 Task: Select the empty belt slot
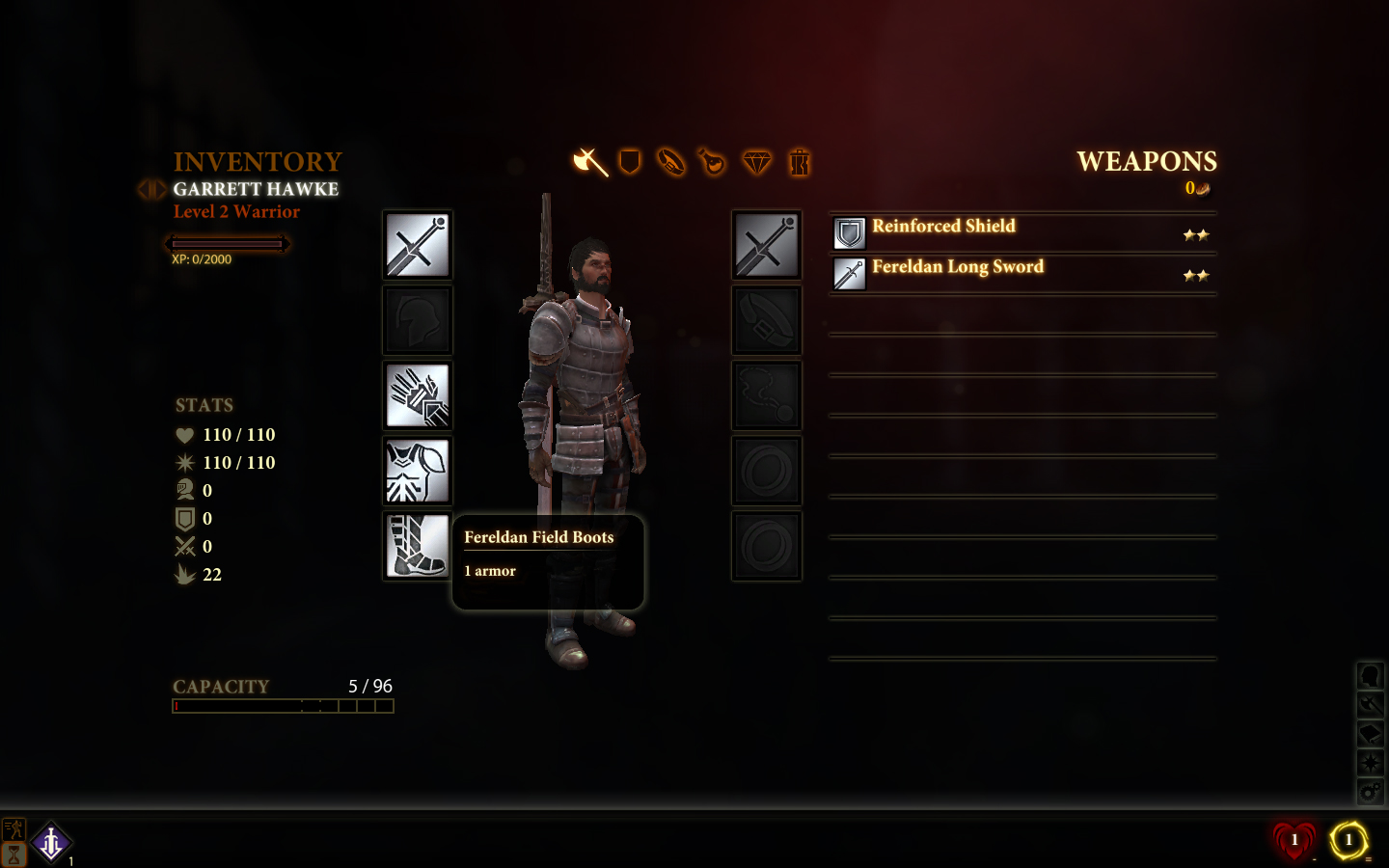[767, 320]
